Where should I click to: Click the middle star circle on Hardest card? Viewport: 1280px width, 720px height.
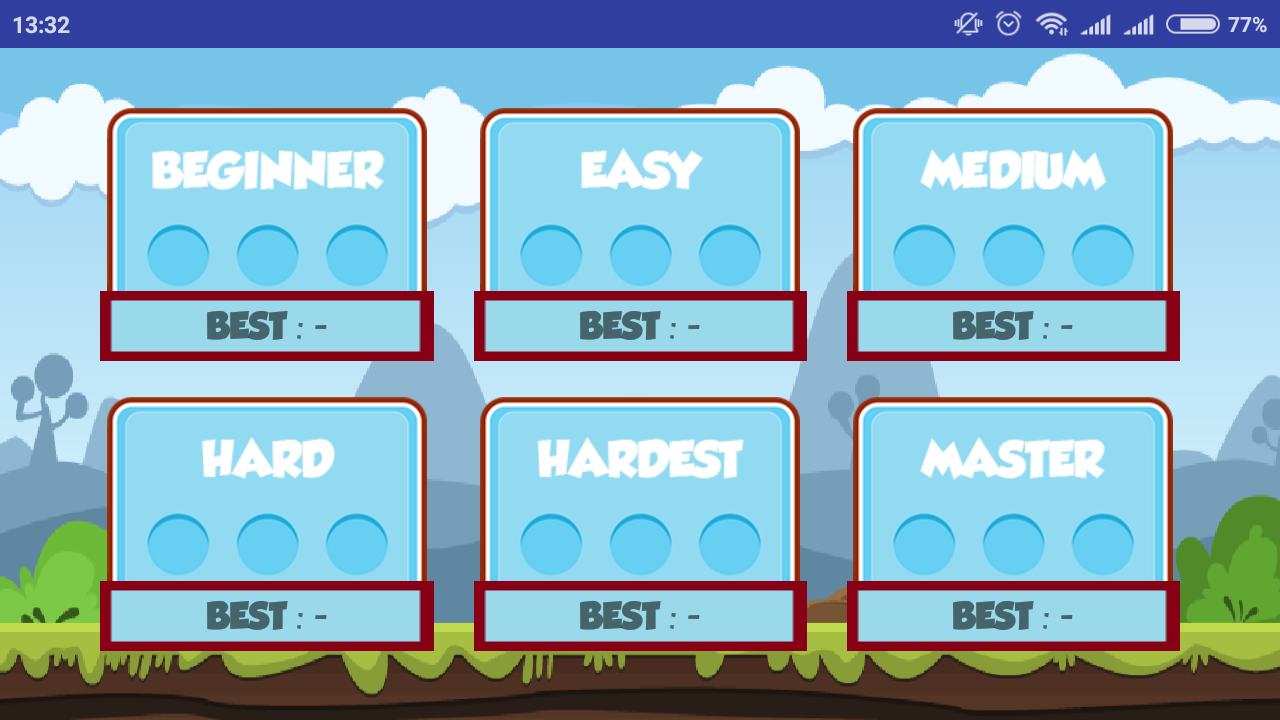click(639, 543)
